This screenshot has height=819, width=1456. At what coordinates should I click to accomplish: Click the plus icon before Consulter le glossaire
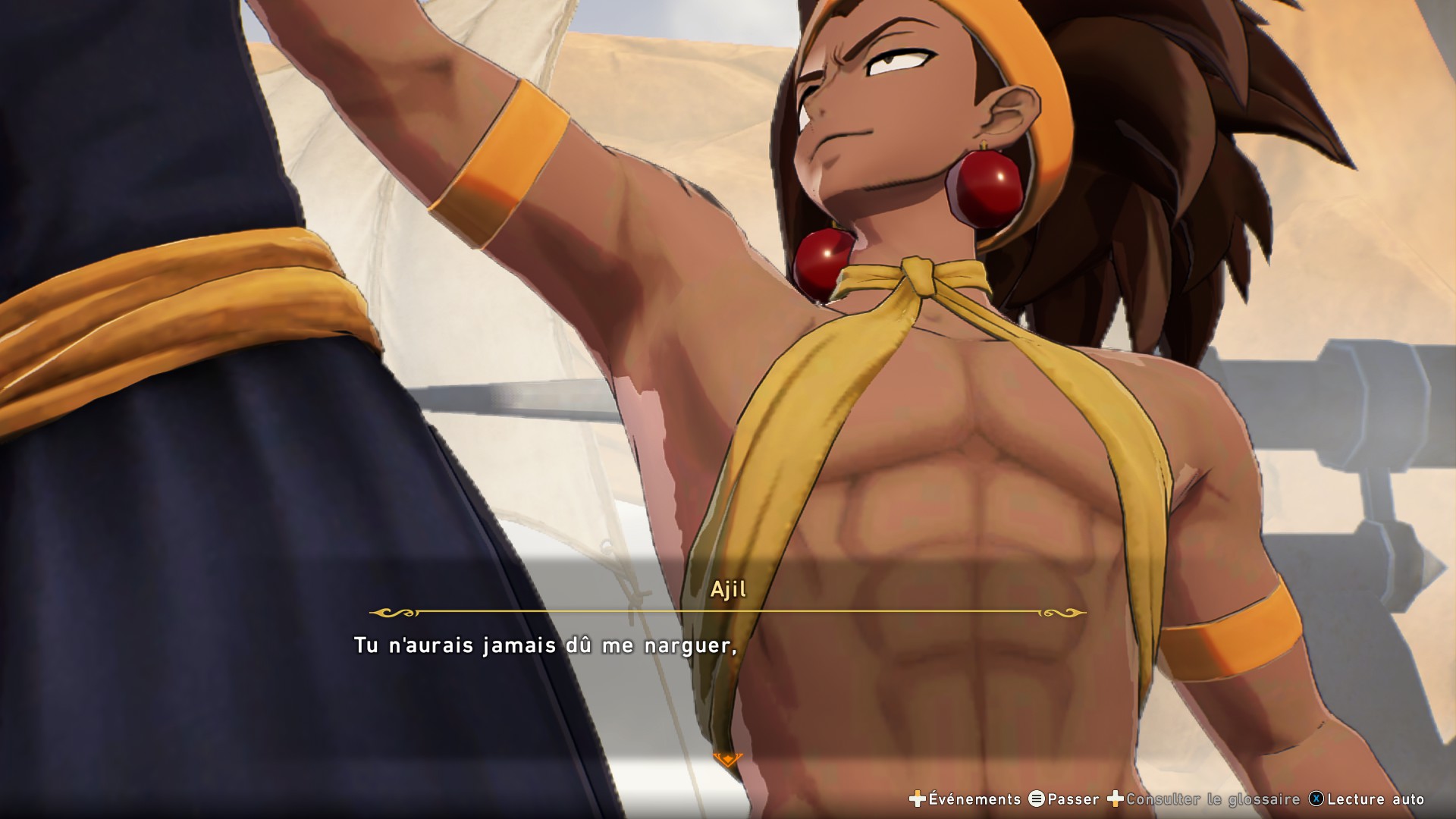click(1114, 799)
